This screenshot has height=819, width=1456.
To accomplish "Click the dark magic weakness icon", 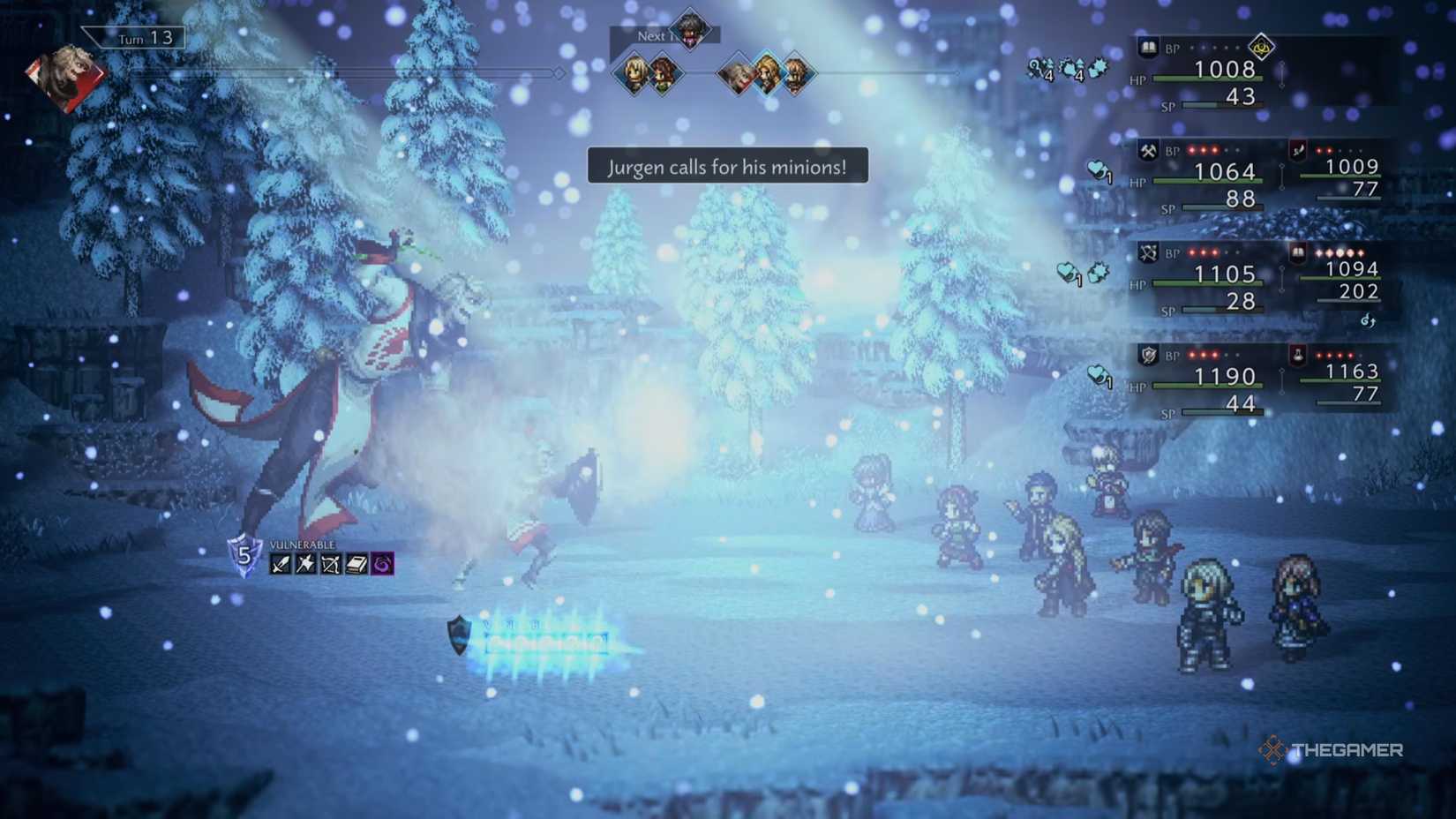I will click(x=382, y=563).
